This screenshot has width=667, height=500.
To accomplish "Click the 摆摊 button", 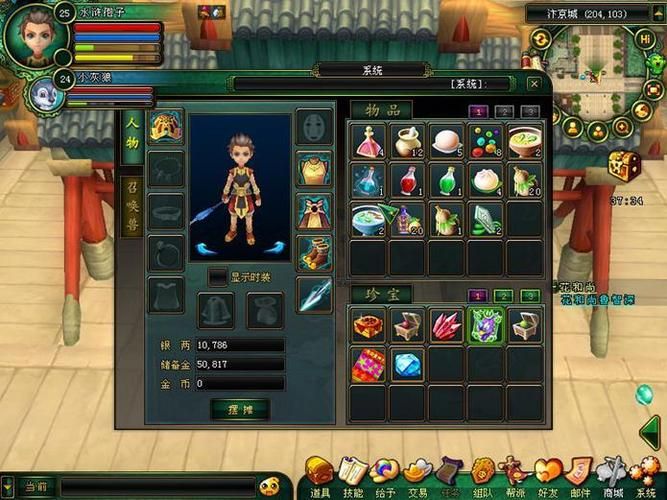I will pyautogui.click(x=240, y=408).
